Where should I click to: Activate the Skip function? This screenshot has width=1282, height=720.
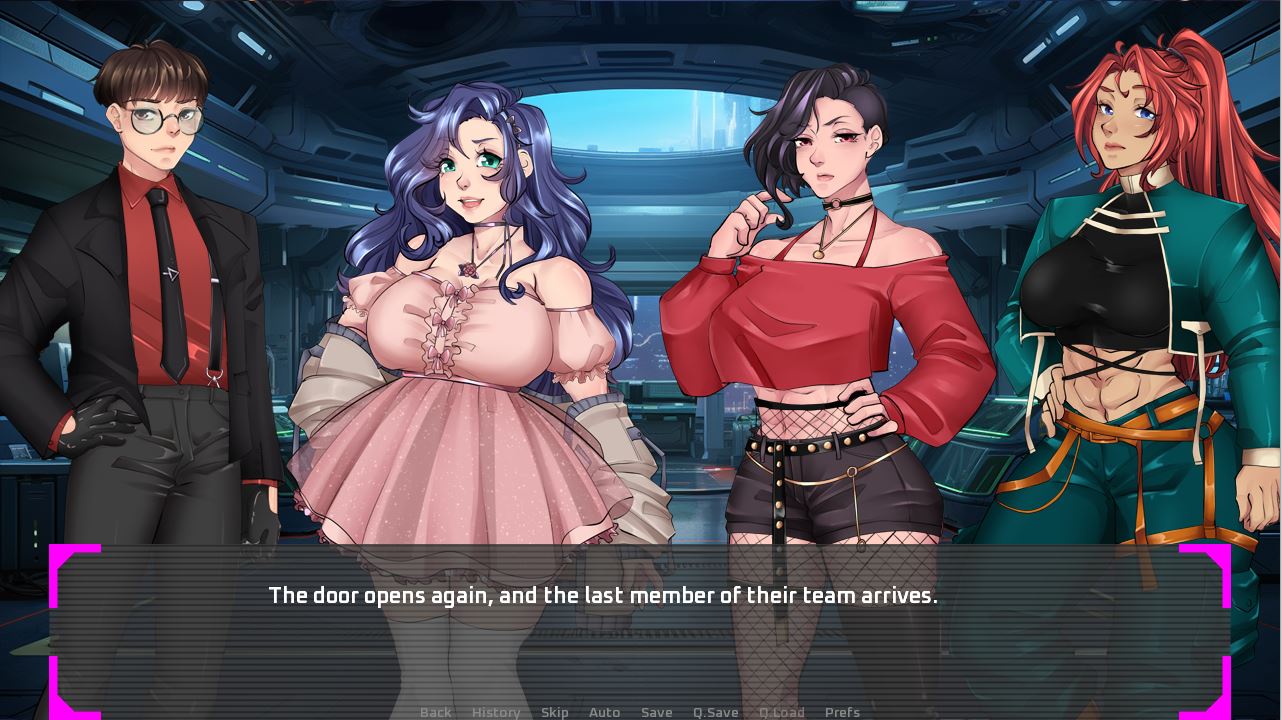coord(555,712)
